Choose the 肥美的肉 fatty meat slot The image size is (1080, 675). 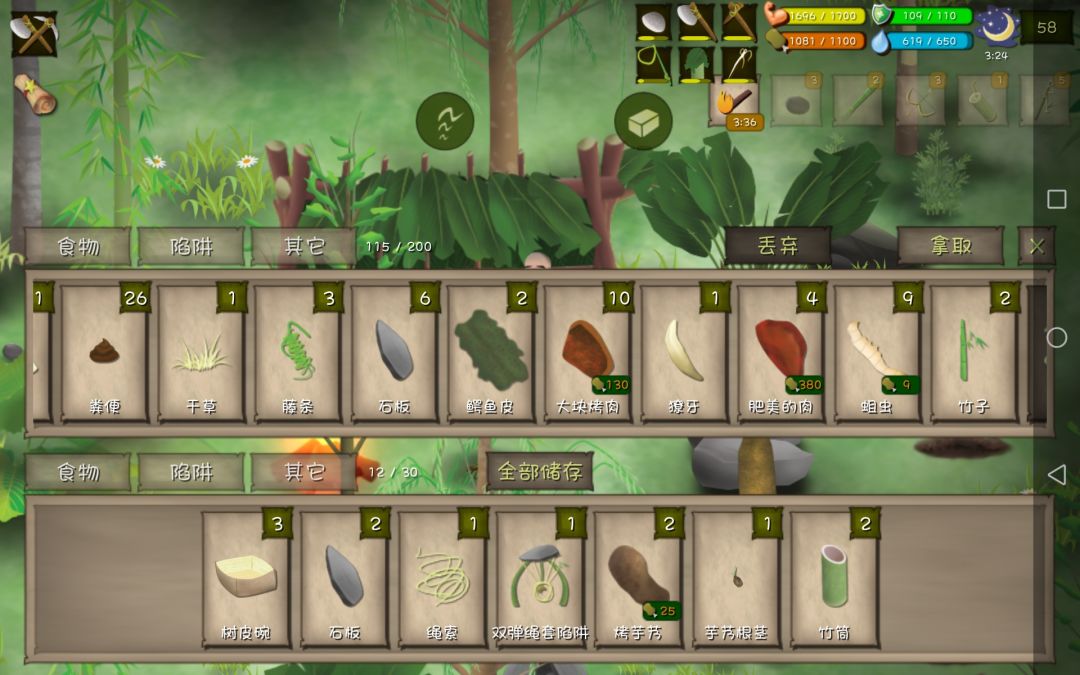(x=780, y=353)
